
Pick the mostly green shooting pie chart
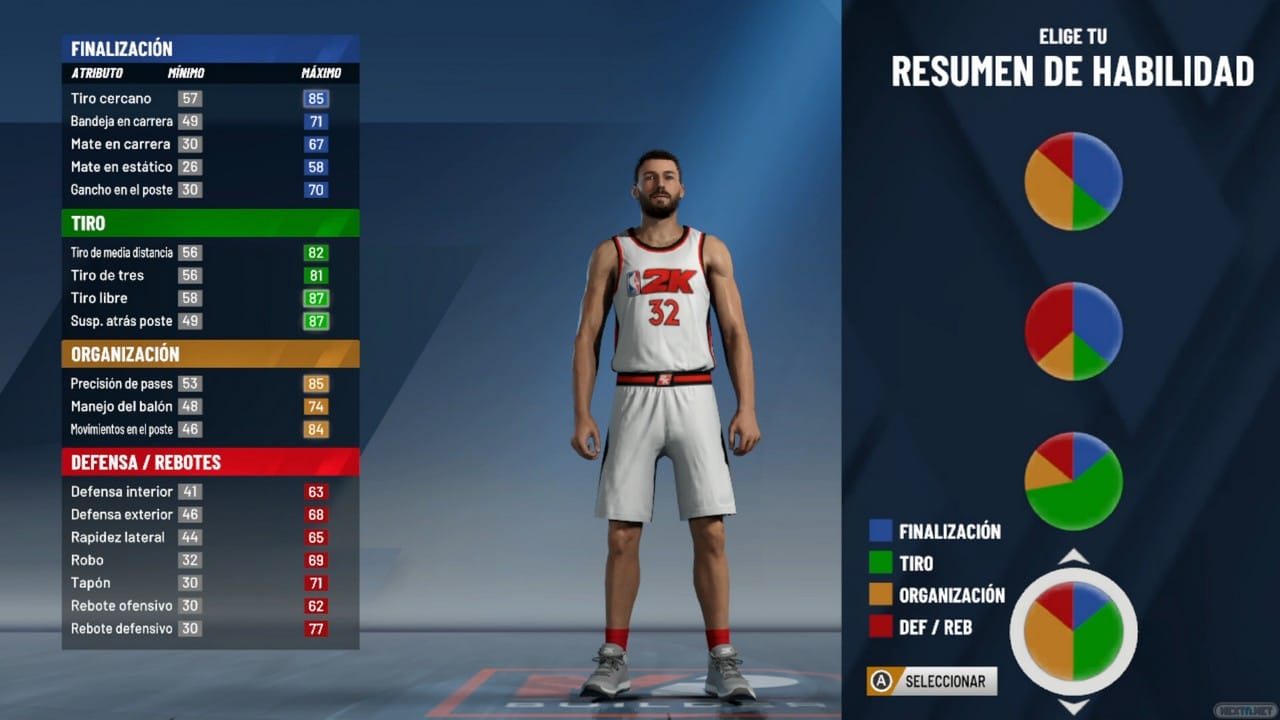1073,481
